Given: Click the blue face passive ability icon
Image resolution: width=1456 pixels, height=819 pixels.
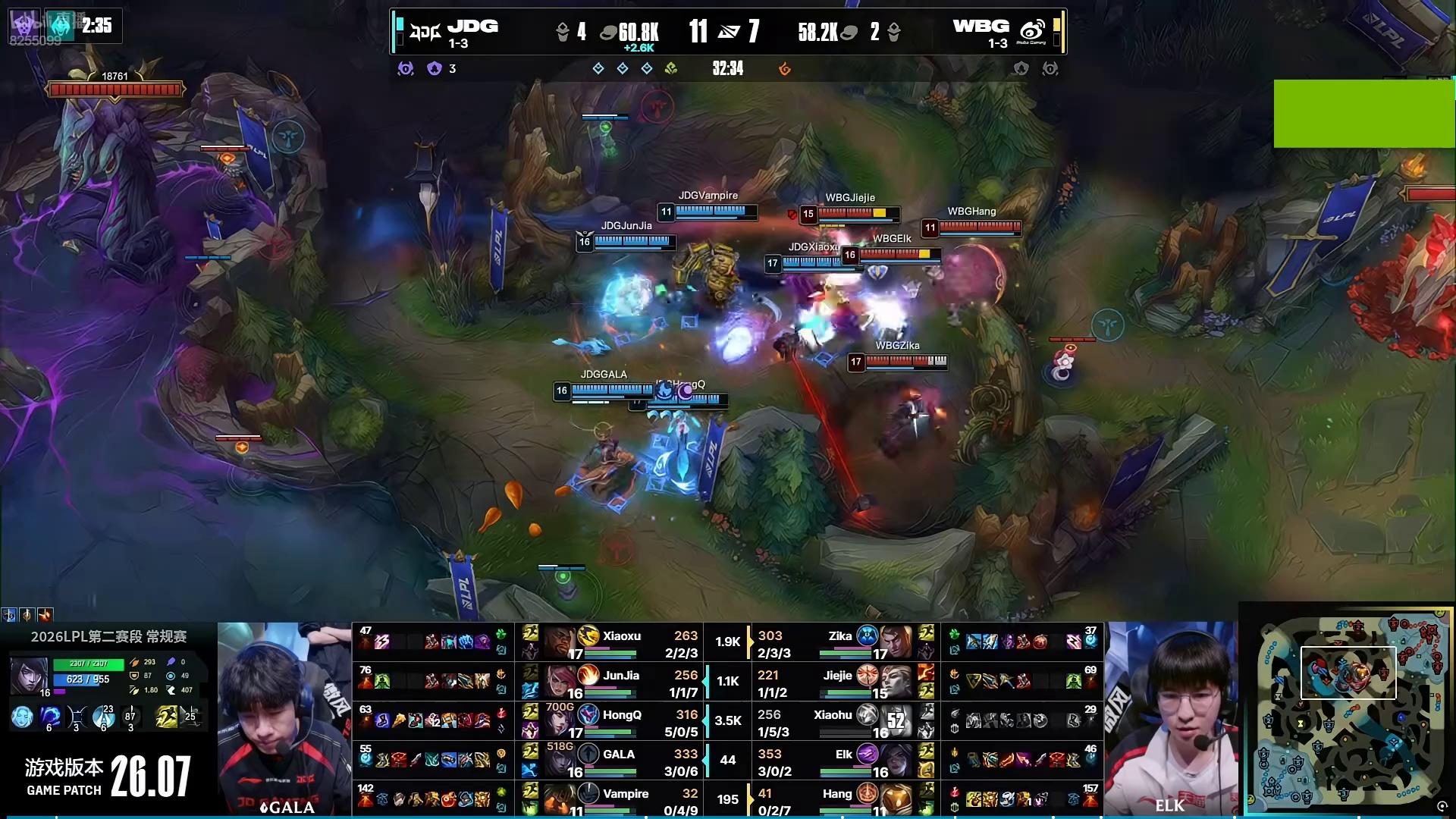Looking at the screenshot, I should (x=22, y=717).
